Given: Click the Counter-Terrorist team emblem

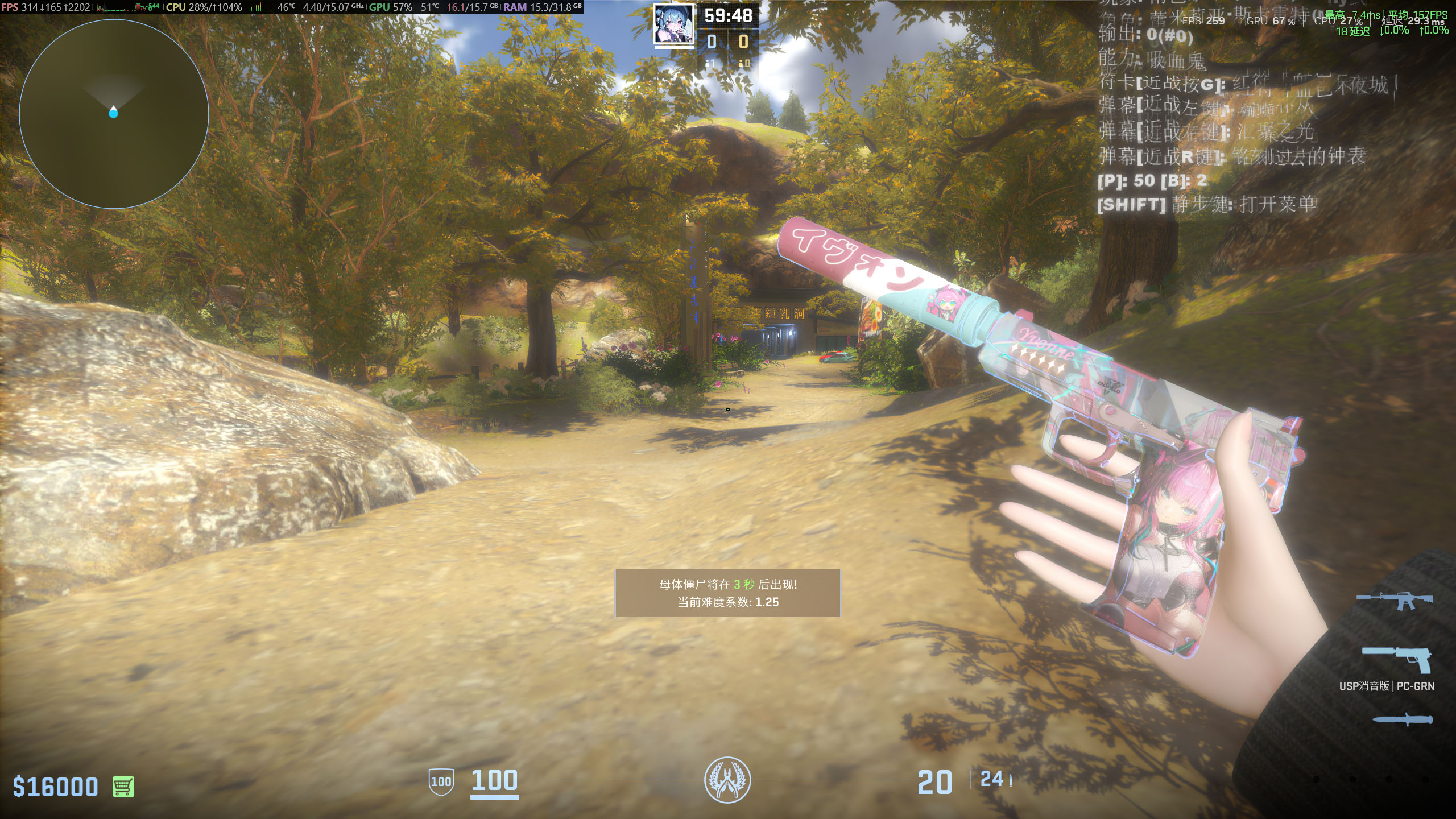Looking at the screenshot, I should (727, 780).
